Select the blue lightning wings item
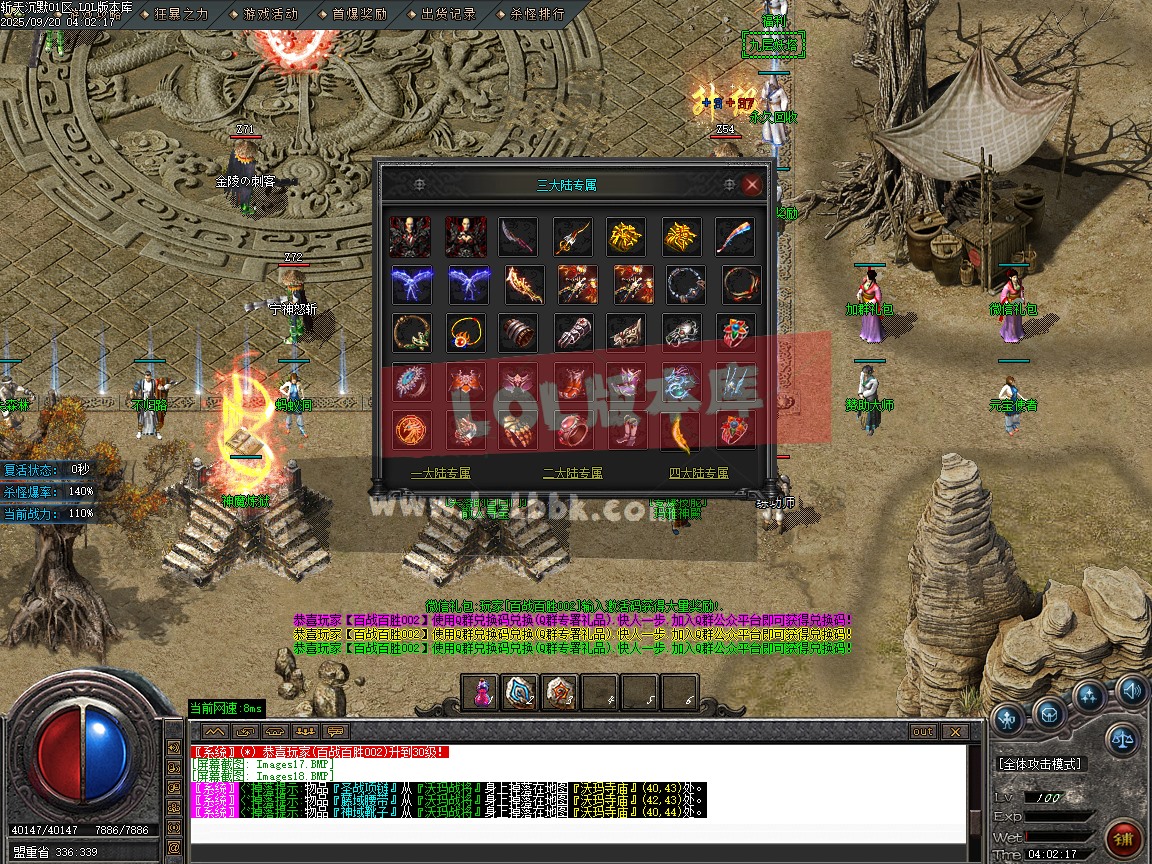 tap(411, 285)
